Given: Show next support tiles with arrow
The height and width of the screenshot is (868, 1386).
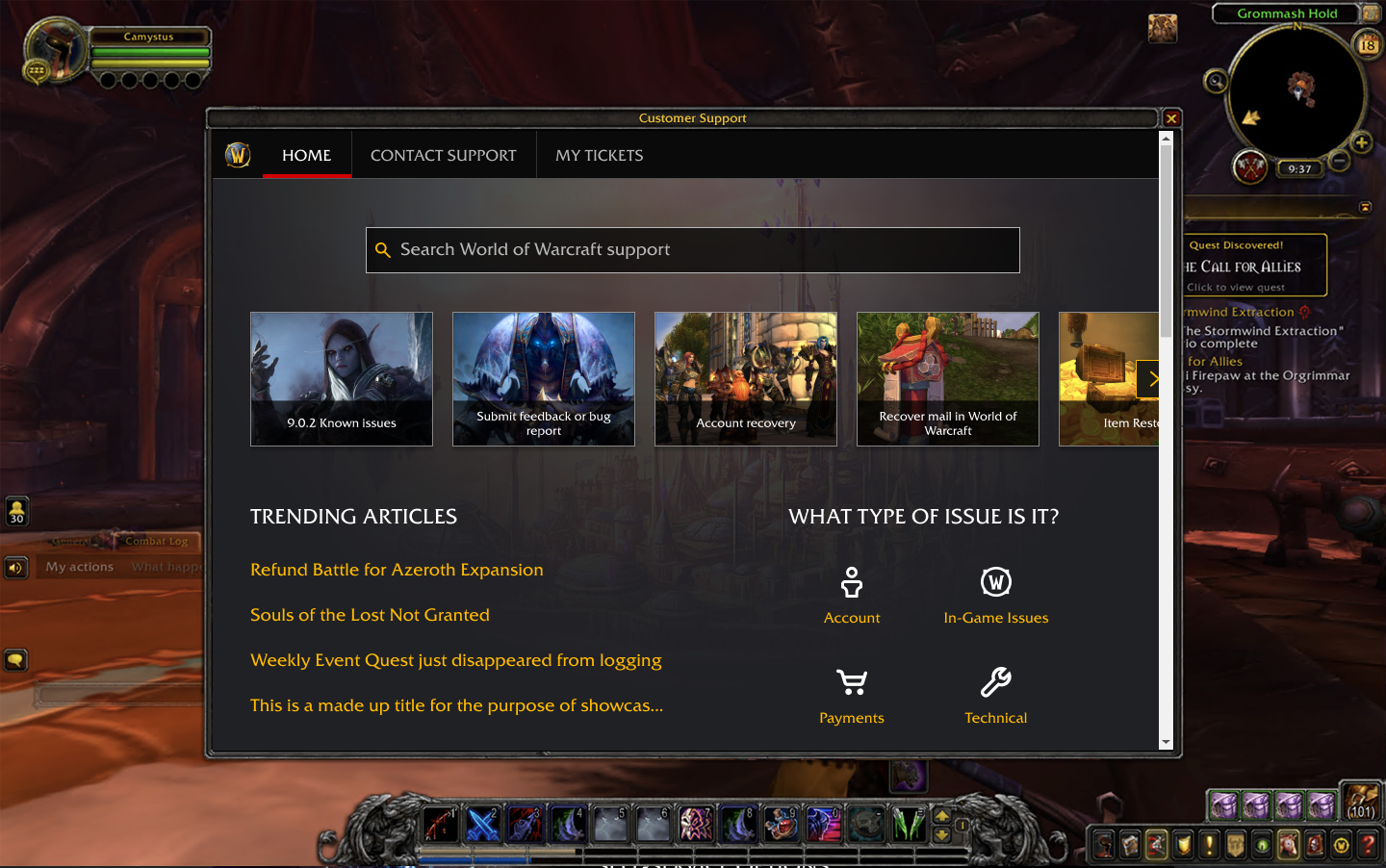Looking at the screenshot, I should [1150, 379].
